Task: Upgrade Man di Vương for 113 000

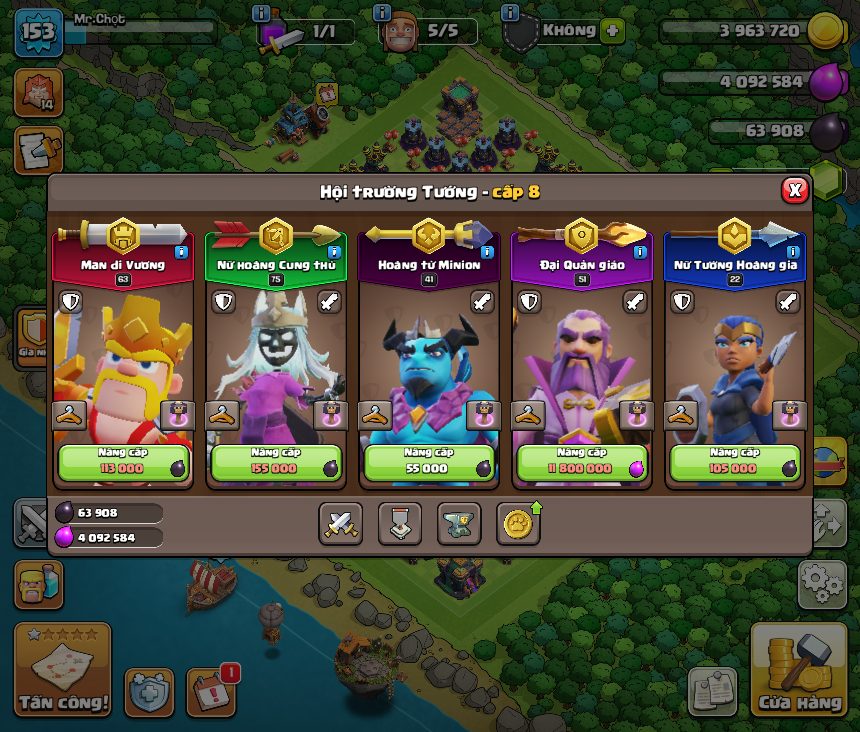Action: [x=122, y=462]
